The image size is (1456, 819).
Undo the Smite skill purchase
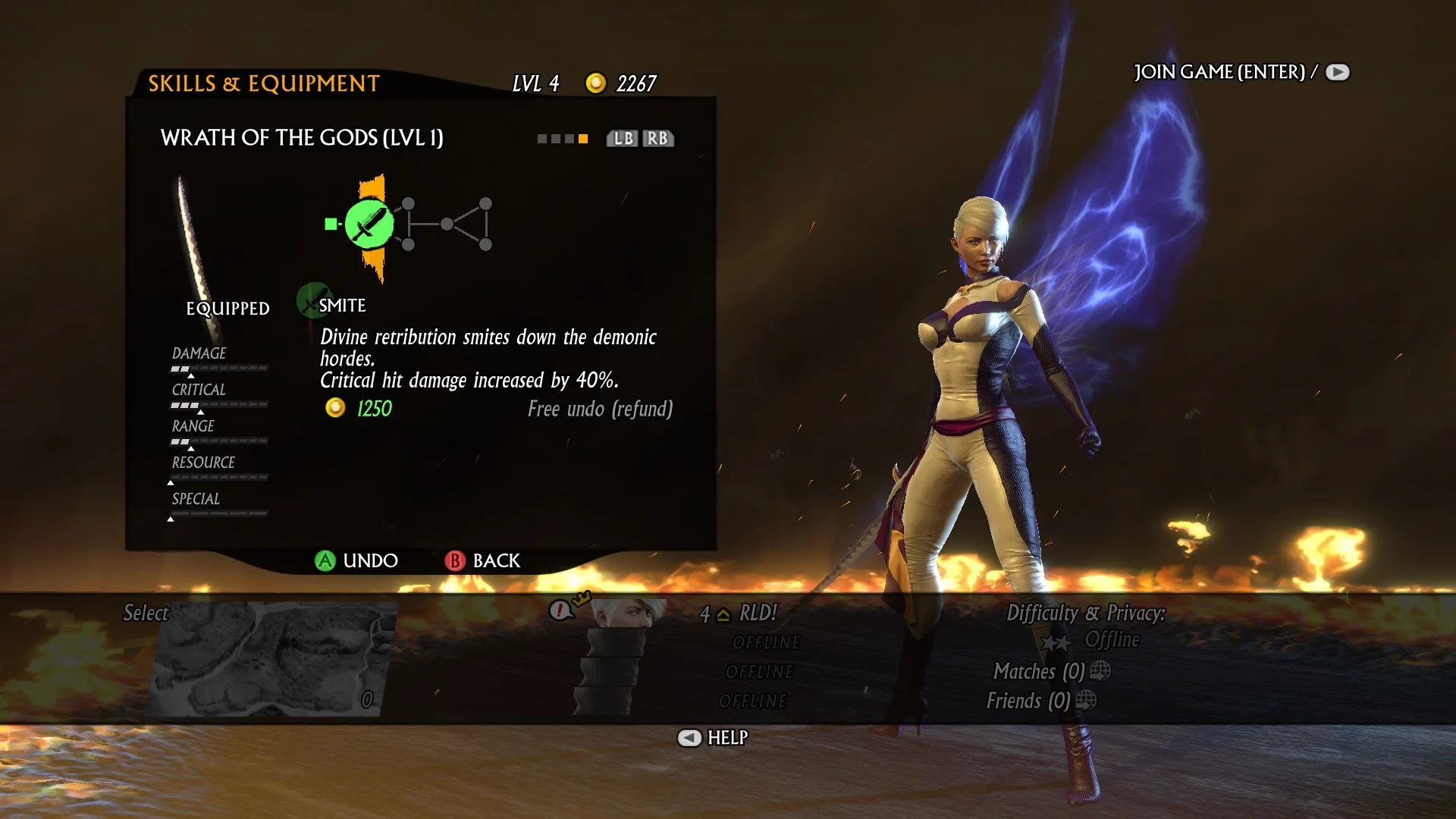tap(356, 560)
